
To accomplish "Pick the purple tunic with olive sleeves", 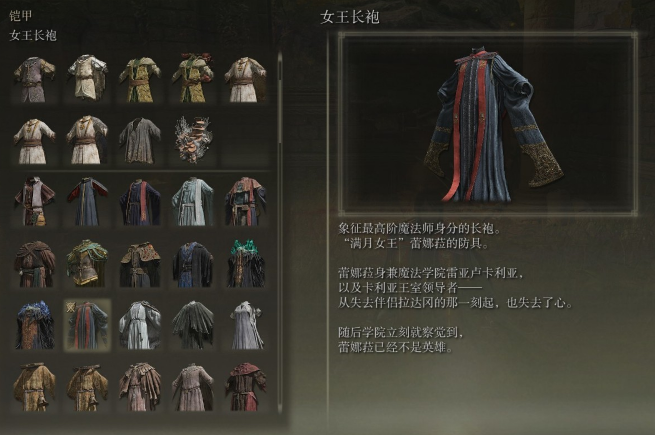I will (x=35, y=79).
